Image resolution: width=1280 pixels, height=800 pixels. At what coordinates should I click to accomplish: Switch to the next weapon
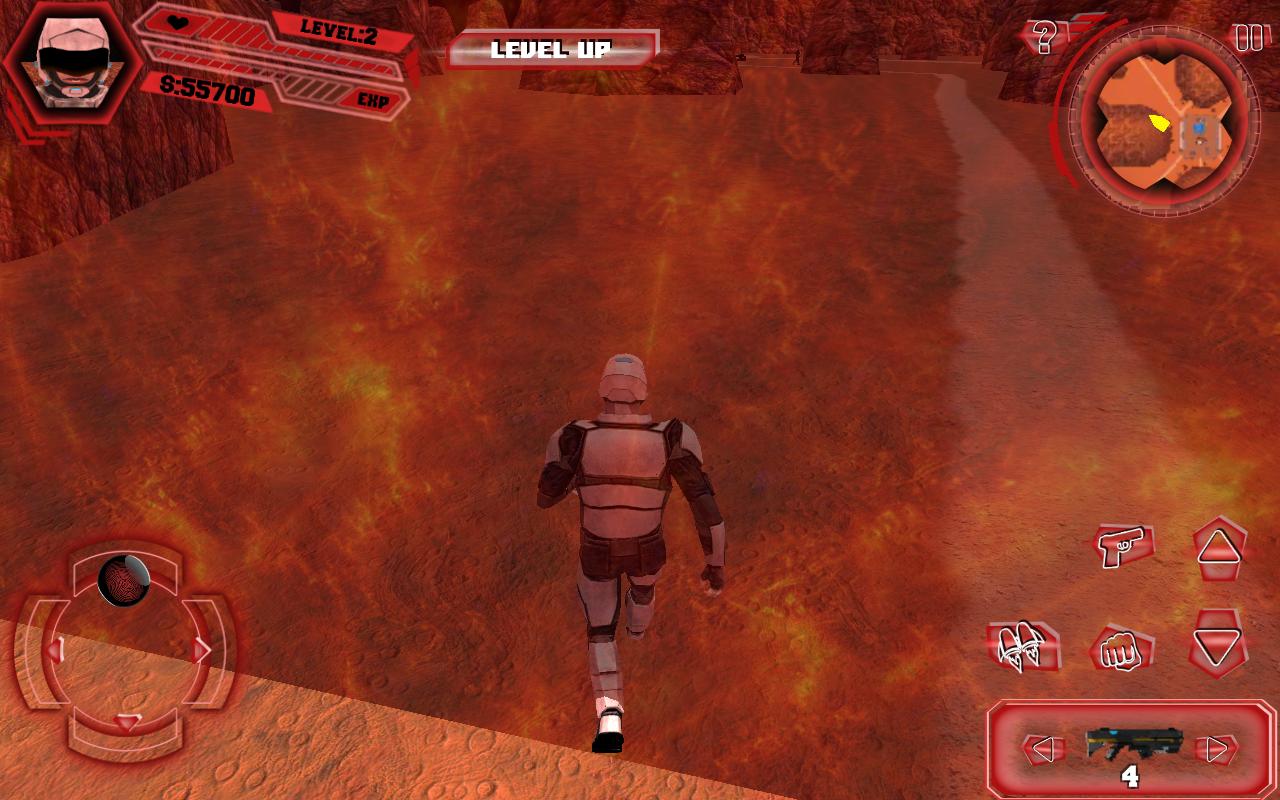[x=1216, y=749]
